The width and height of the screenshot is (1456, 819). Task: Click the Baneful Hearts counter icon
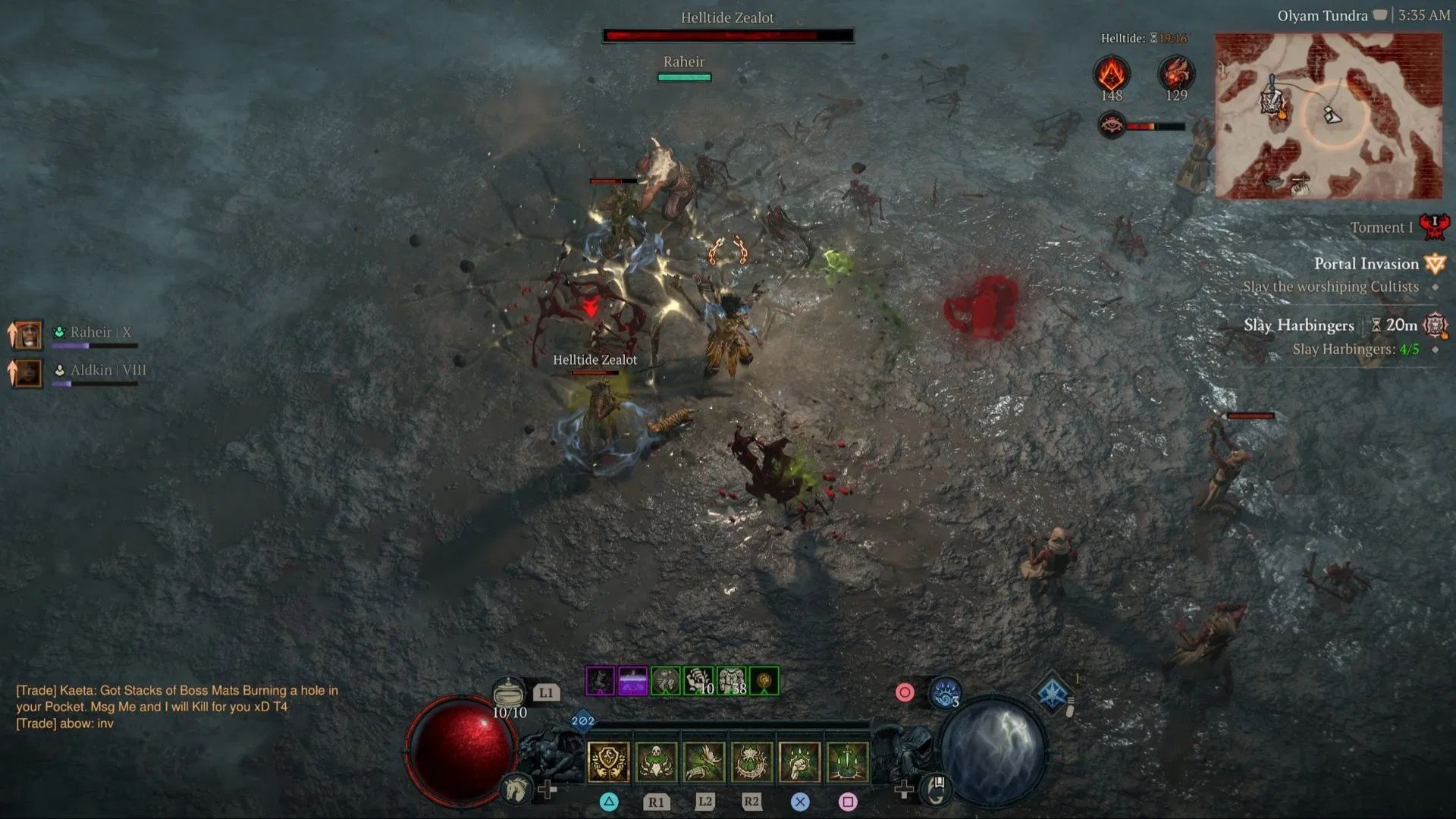[x=1175, y=74]
